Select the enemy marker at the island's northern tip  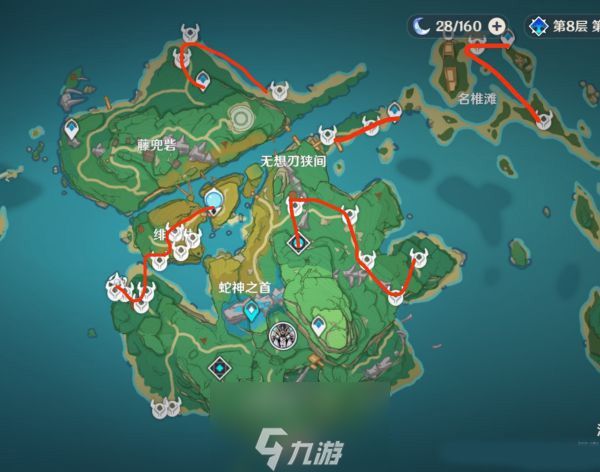[189, 36]
